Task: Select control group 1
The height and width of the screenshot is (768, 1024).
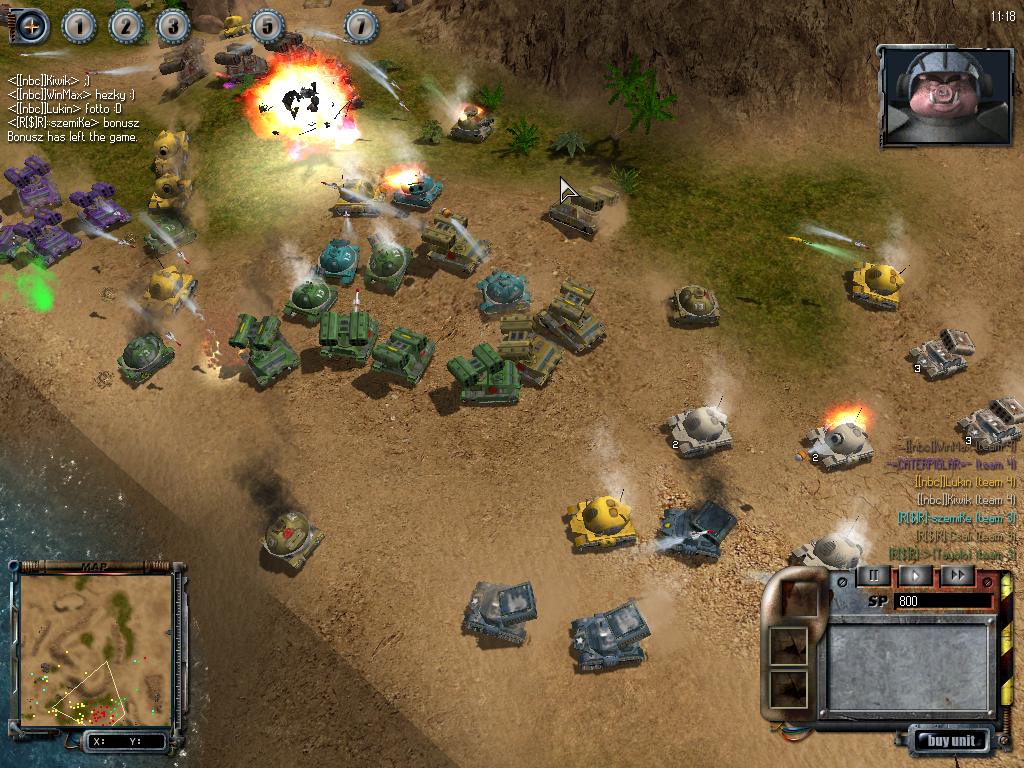Action: coord(79,26)
